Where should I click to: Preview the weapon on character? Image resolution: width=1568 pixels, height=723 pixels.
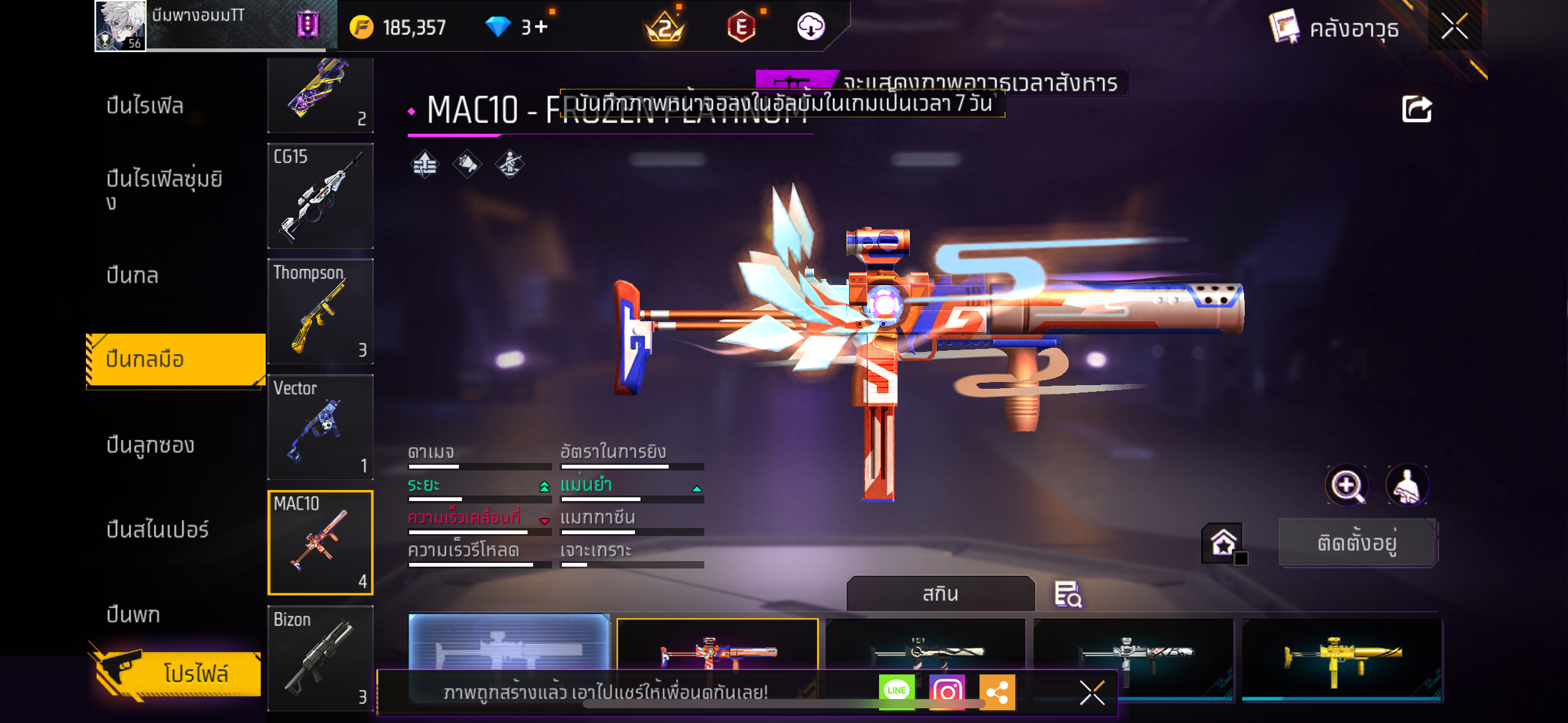(x=1407, y=486)
